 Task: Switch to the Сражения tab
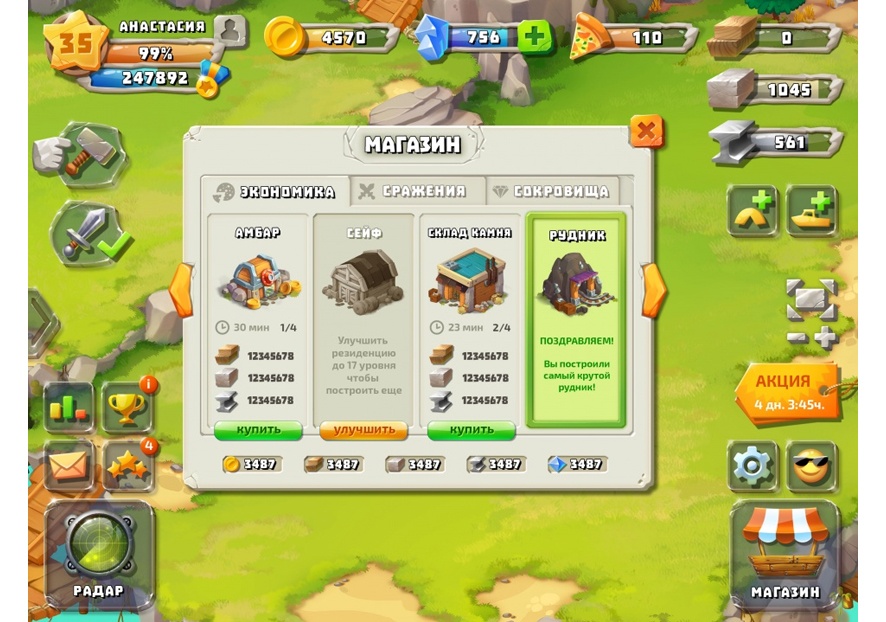[411, 191]
